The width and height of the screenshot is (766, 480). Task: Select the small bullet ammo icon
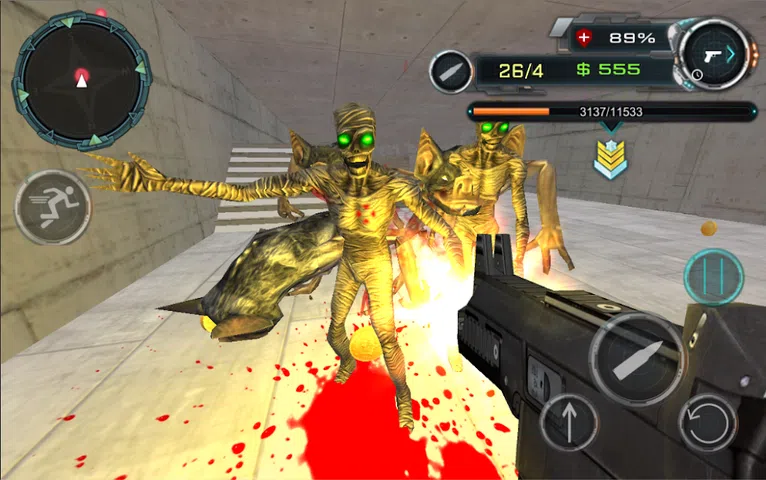tap(451, 71)
